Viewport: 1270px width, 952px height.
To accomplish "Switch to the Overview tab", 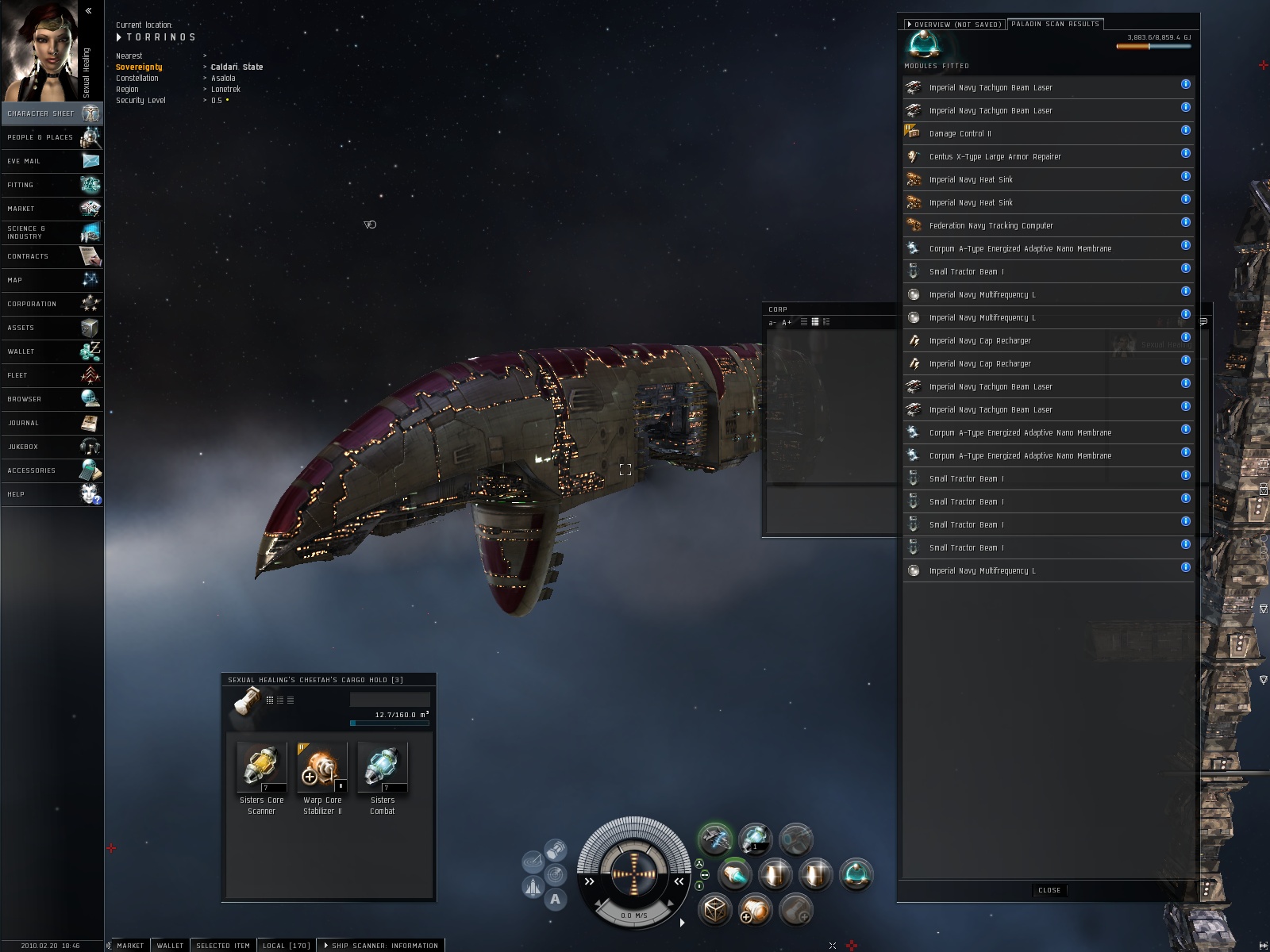I will point(956,25).
